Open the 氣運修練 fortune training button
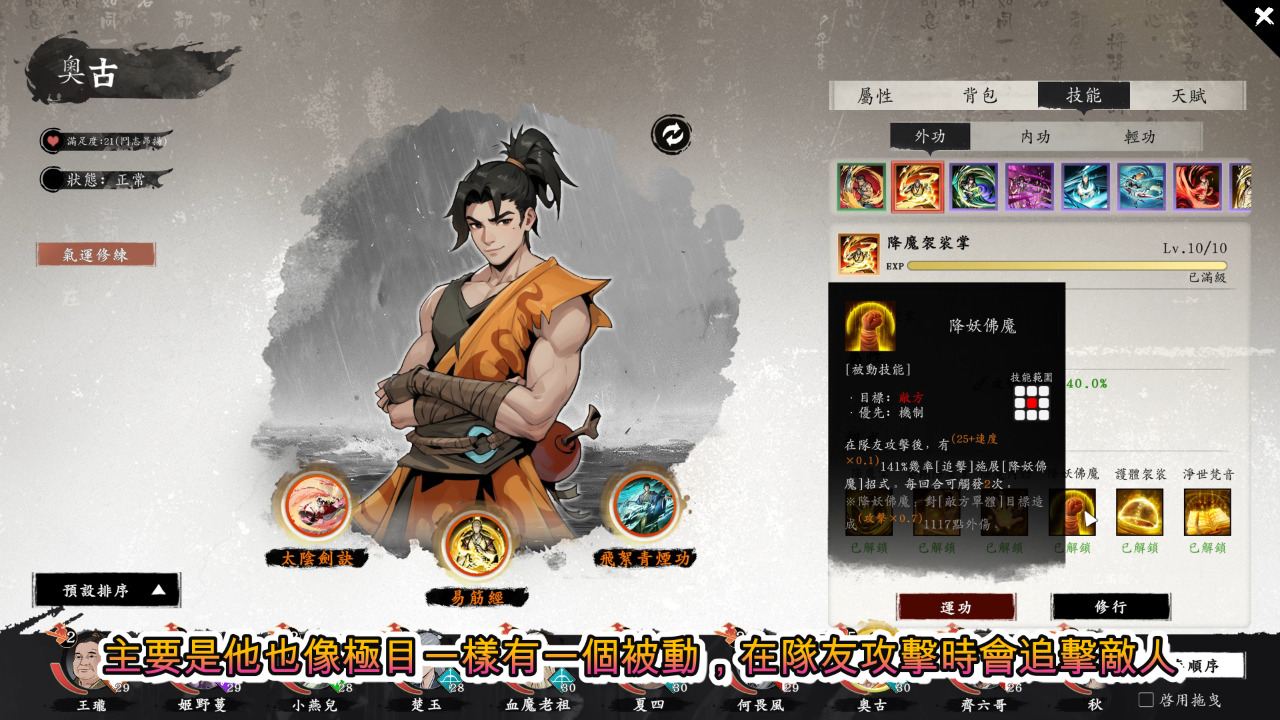1280x720 pixels. tap(96, 255)
